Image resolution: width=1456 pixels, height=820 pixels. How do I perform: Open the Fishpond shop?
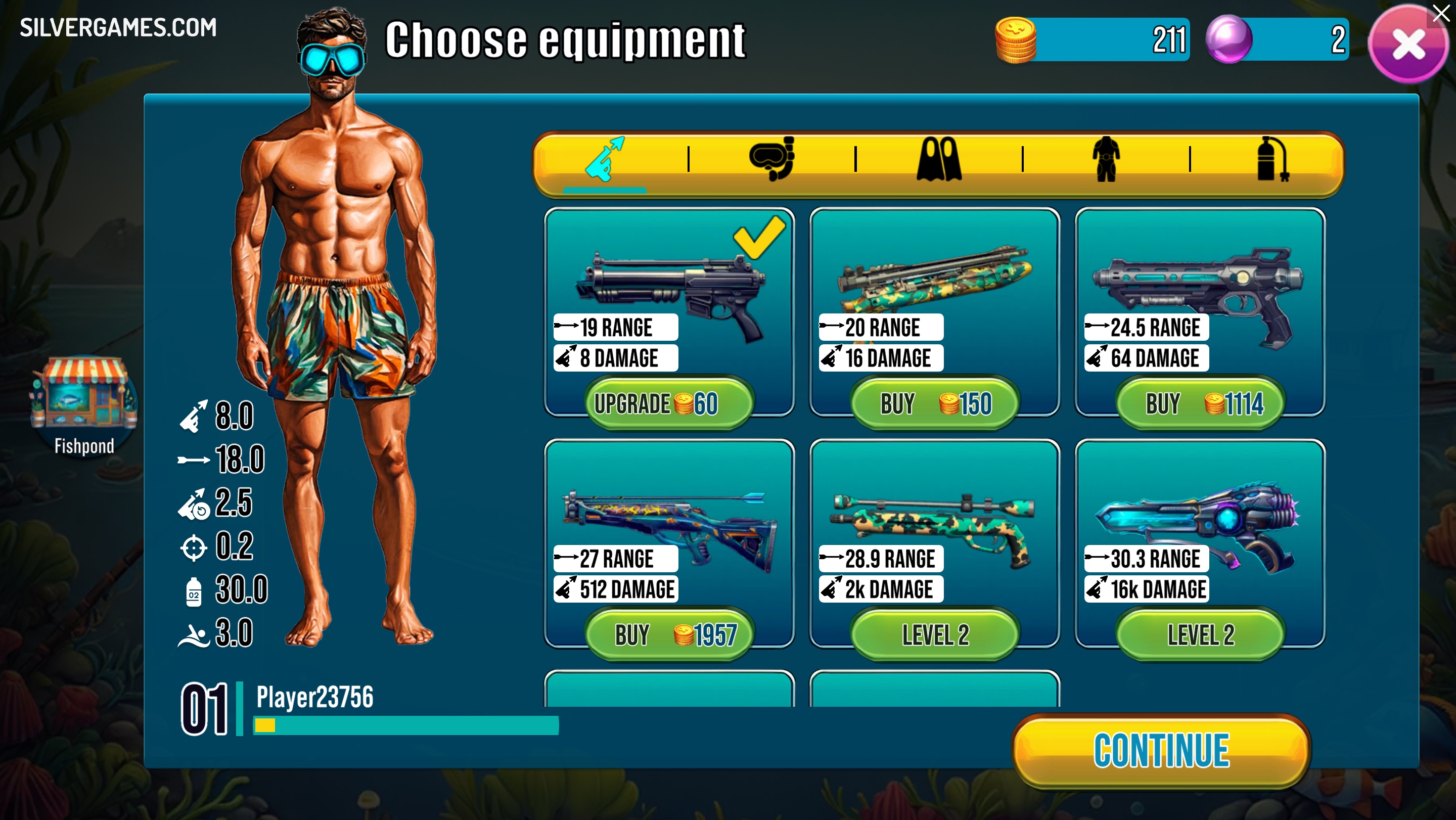[83, 405]
